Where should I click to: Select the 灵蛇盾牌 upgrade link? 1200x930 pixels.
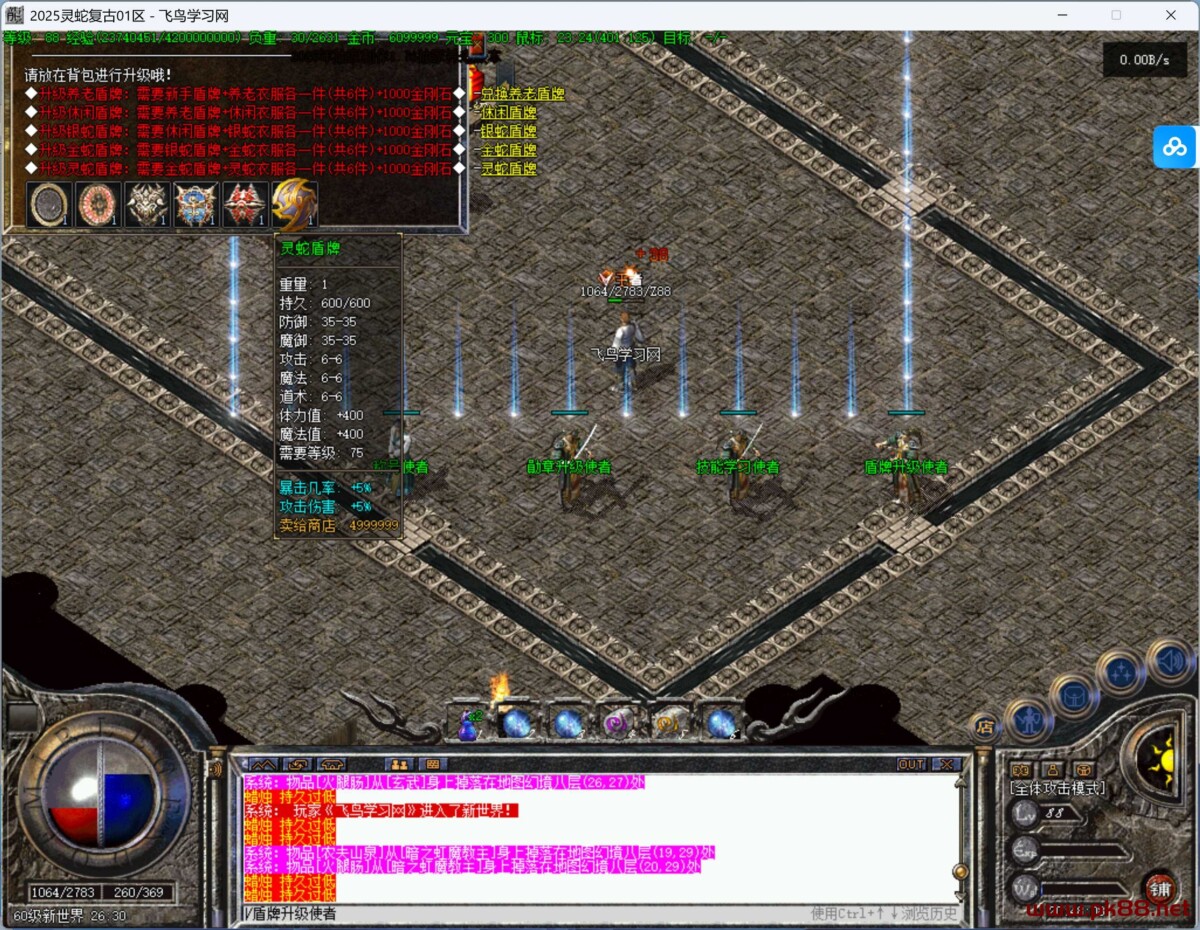(508, 168)
